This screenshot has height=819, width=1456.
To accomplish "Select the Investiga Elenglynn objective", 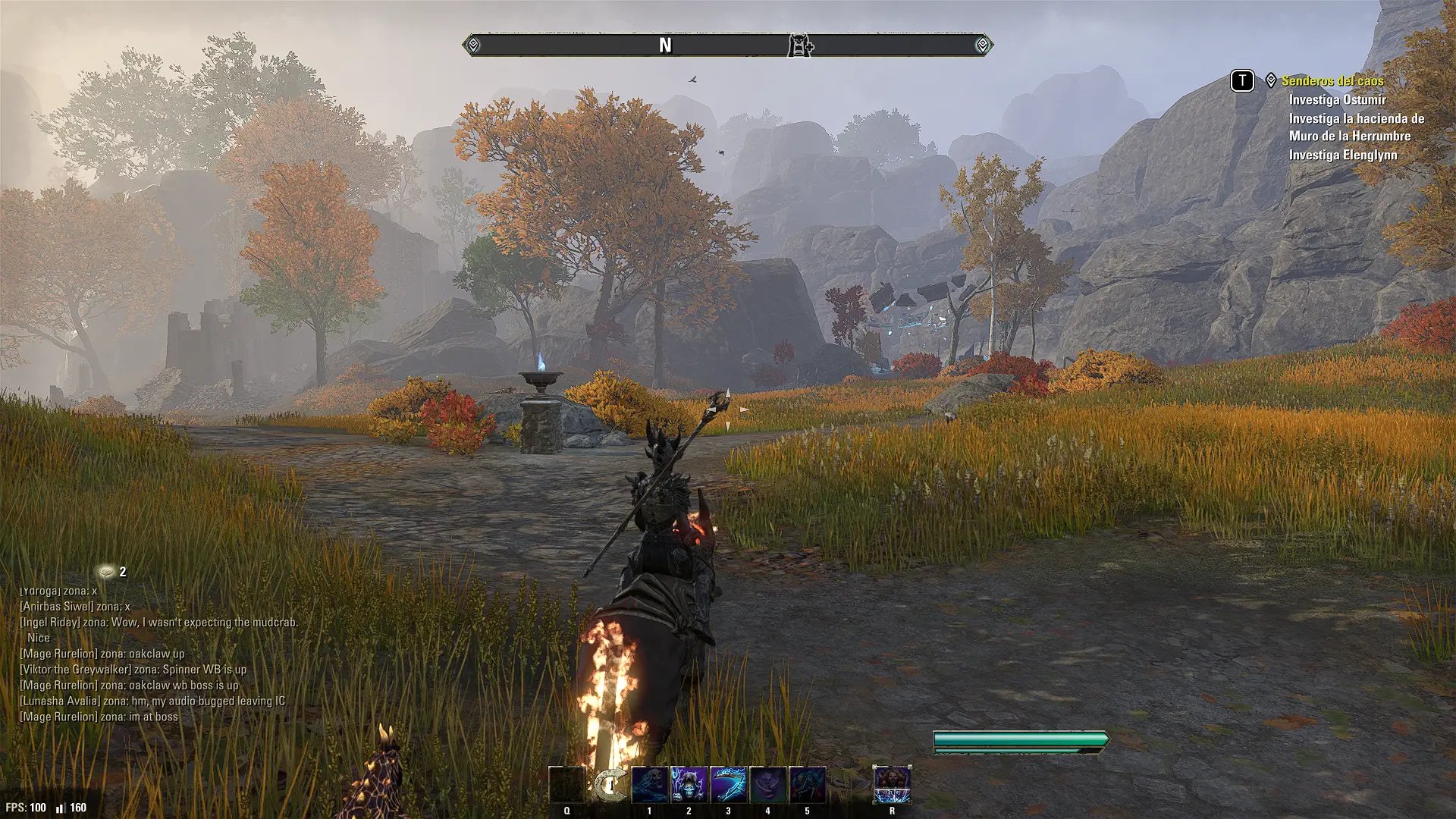I will point(1342,155).
